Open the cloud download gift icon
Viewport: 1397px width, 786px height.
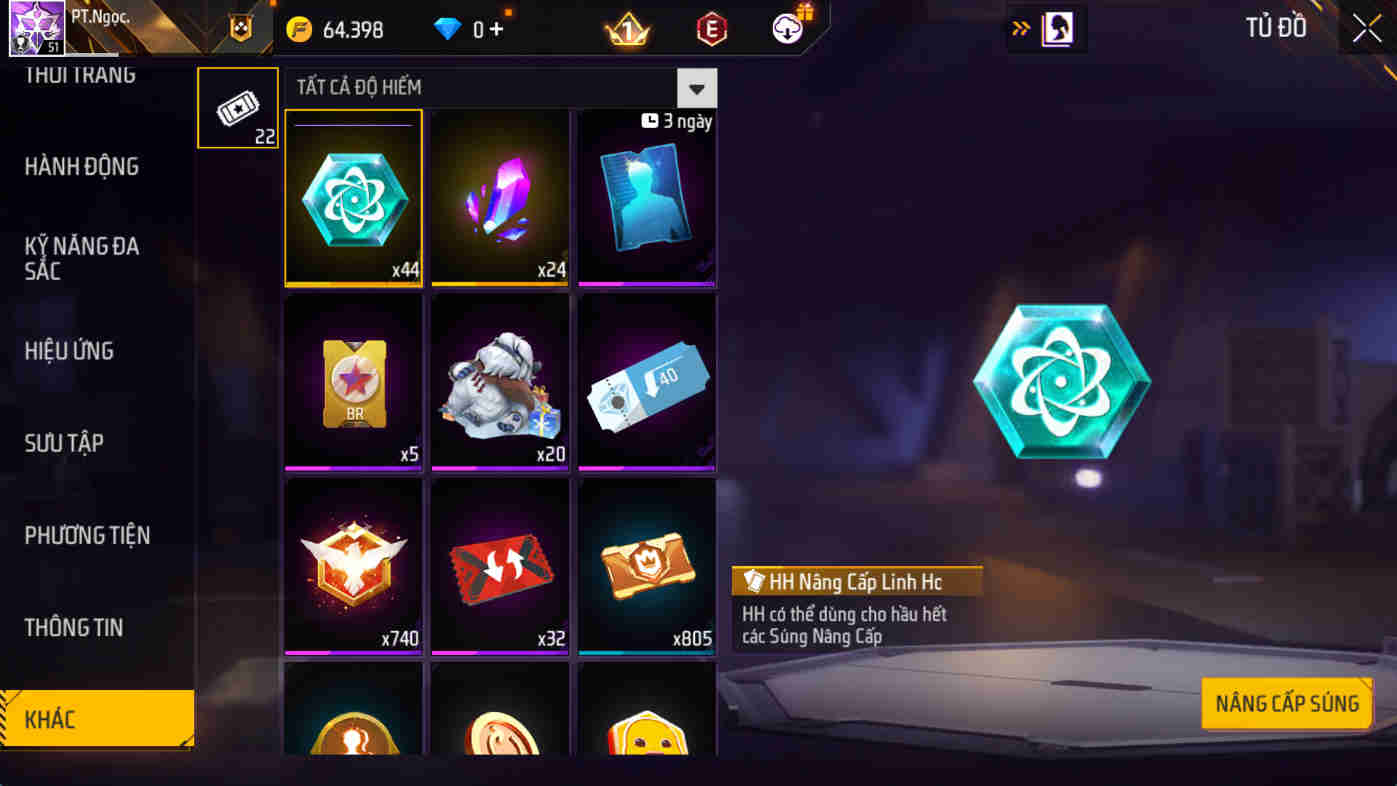coord(786,29)
